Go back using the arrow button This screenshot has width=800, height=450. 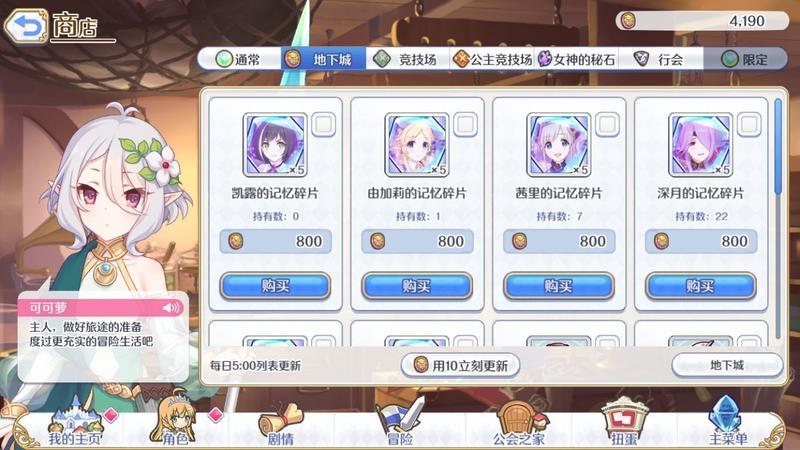28,22
